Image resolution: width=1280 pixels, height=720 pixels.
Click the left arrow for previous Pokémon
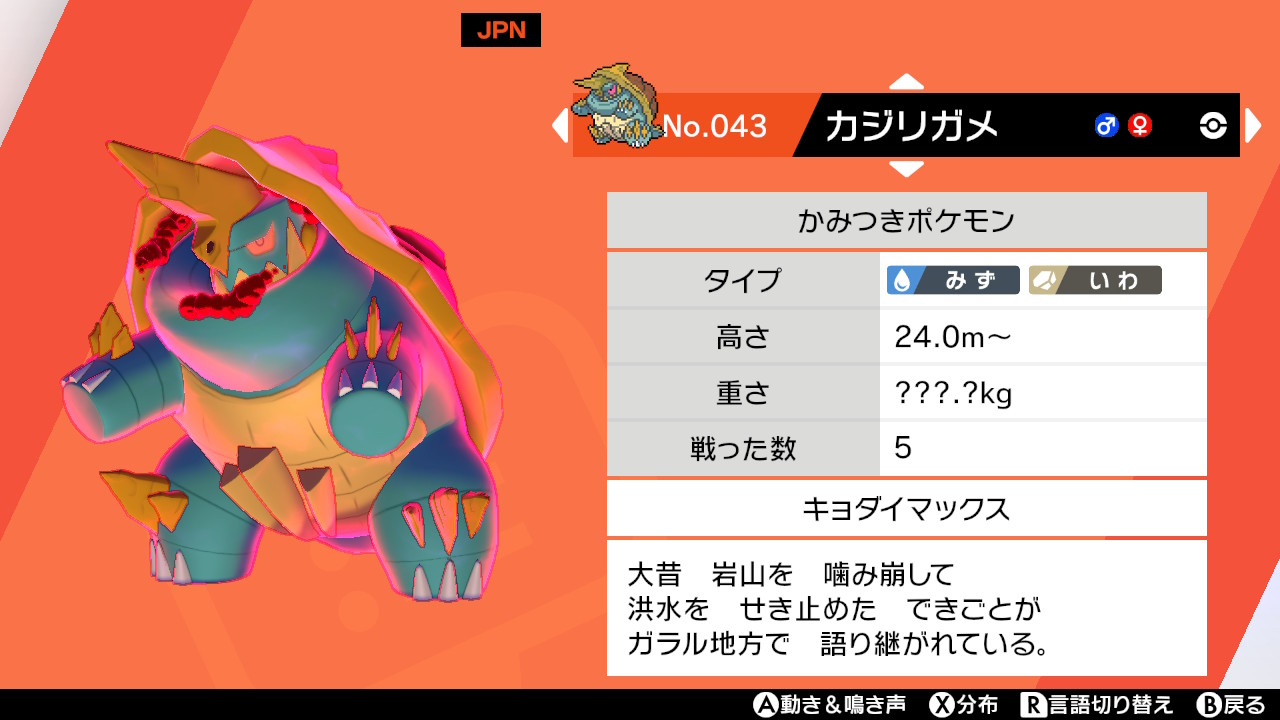561,125
